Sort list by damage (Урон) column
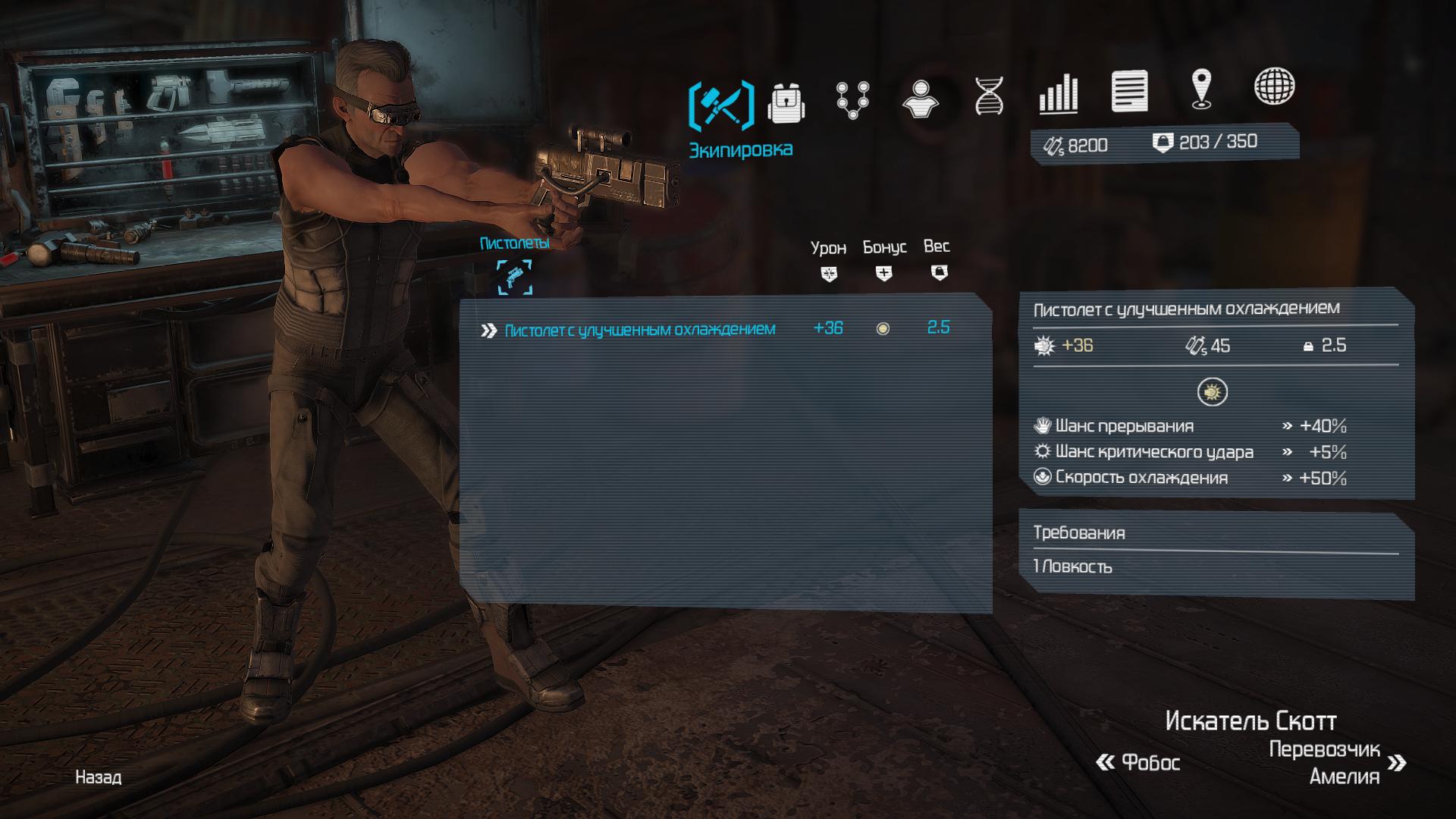The width and height of the screenshot is (1456, 819). (828, 260)
